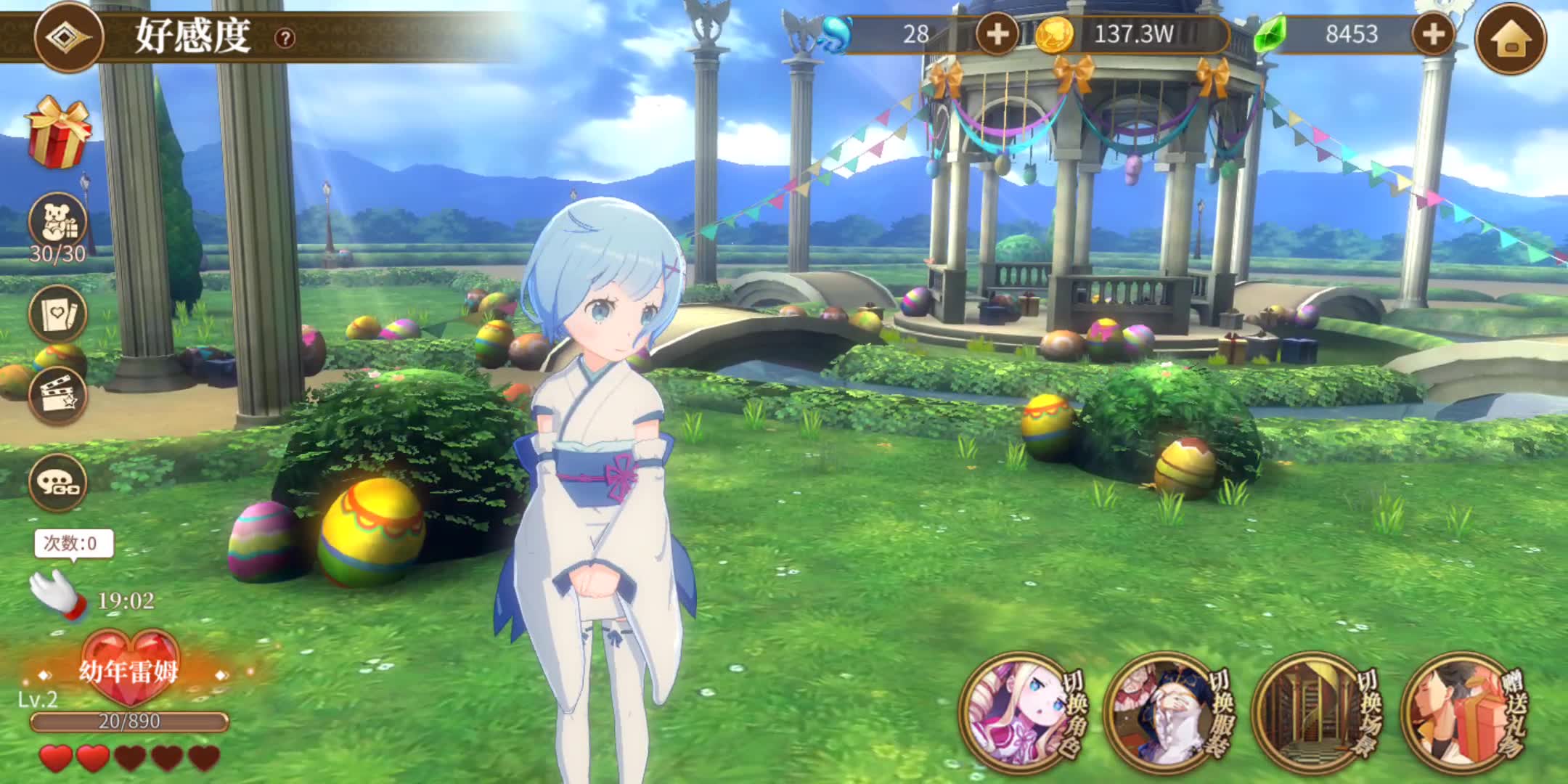Screen dimensions: 1568x784
Task: Open the red gift box icon
Action: pos(59,133)
